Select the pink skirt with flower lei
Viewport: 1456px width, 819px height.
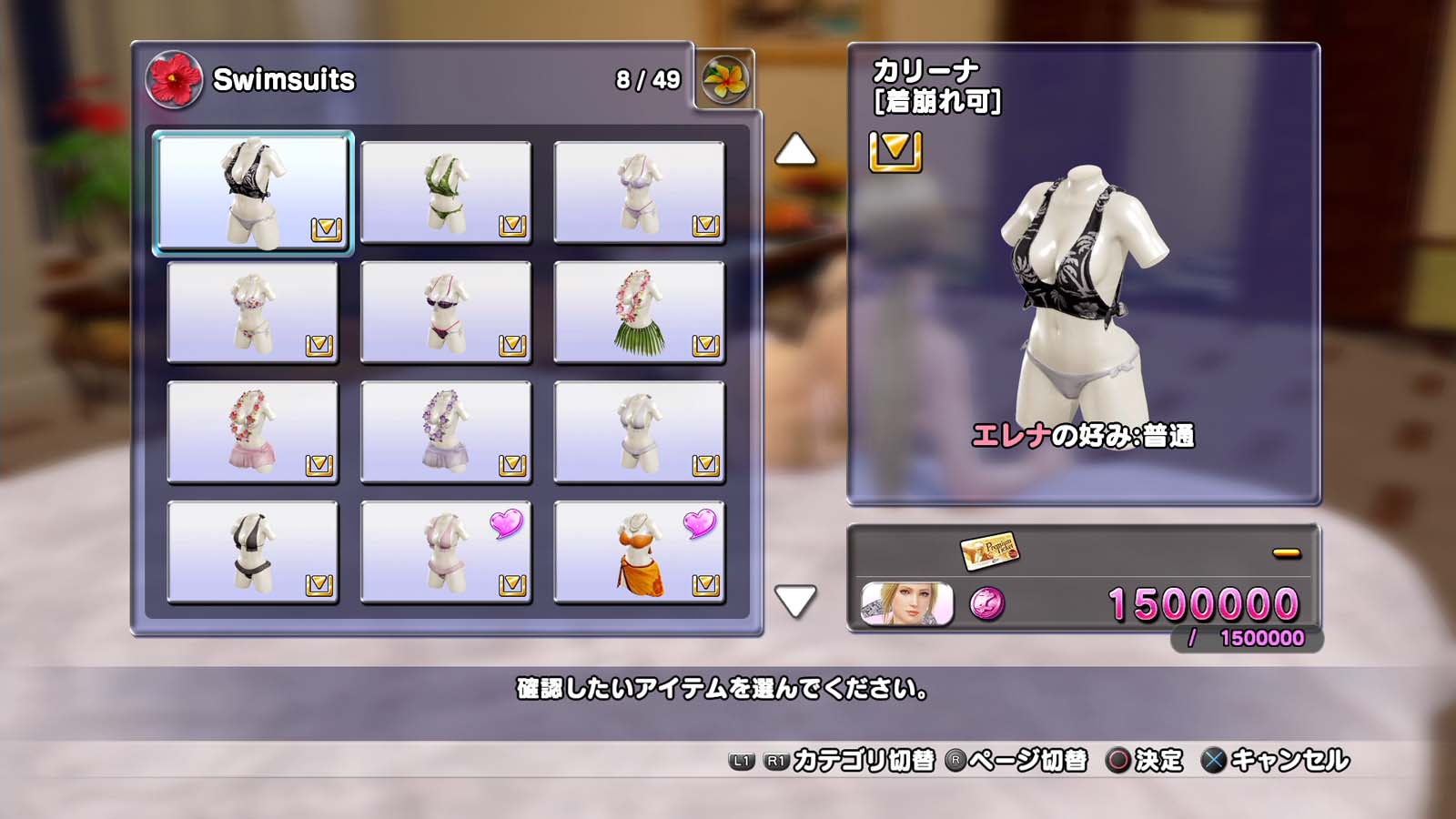pos(253,432)
